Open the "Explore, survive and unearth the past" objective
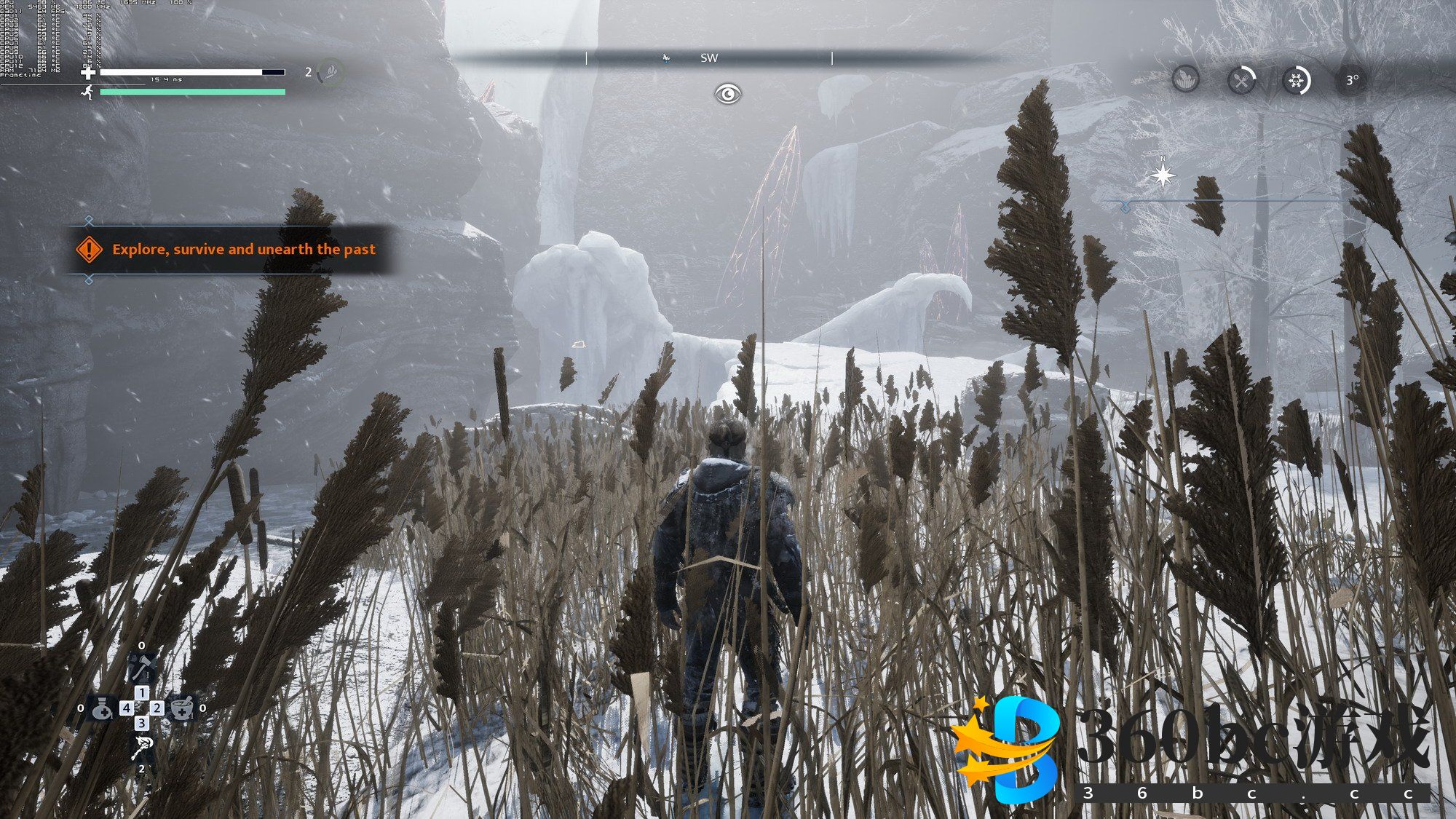The height and width of the screenshot is (819, 1456). coord(243,250)
